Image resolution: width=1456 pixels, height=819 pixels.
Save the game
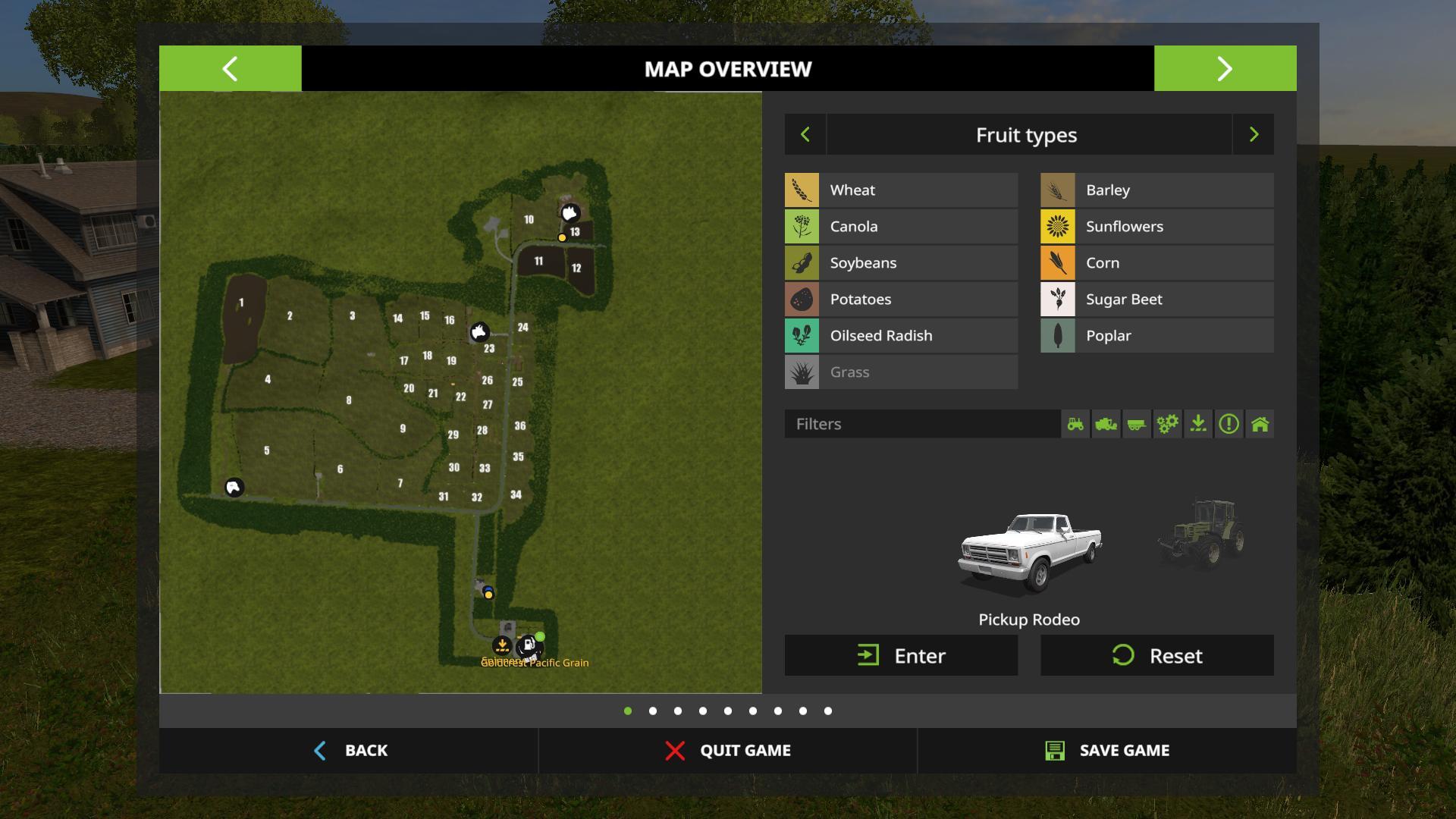(1107, 751)
